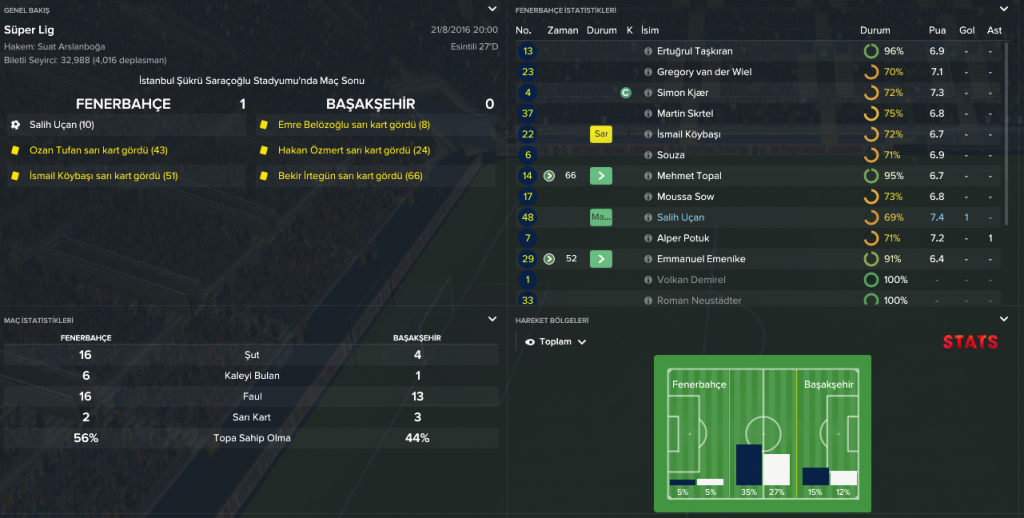Screen dimensions: 1024x518
Task: Click Emre Belözoğlu's yellow card event
Action: (x=354, y=125)
